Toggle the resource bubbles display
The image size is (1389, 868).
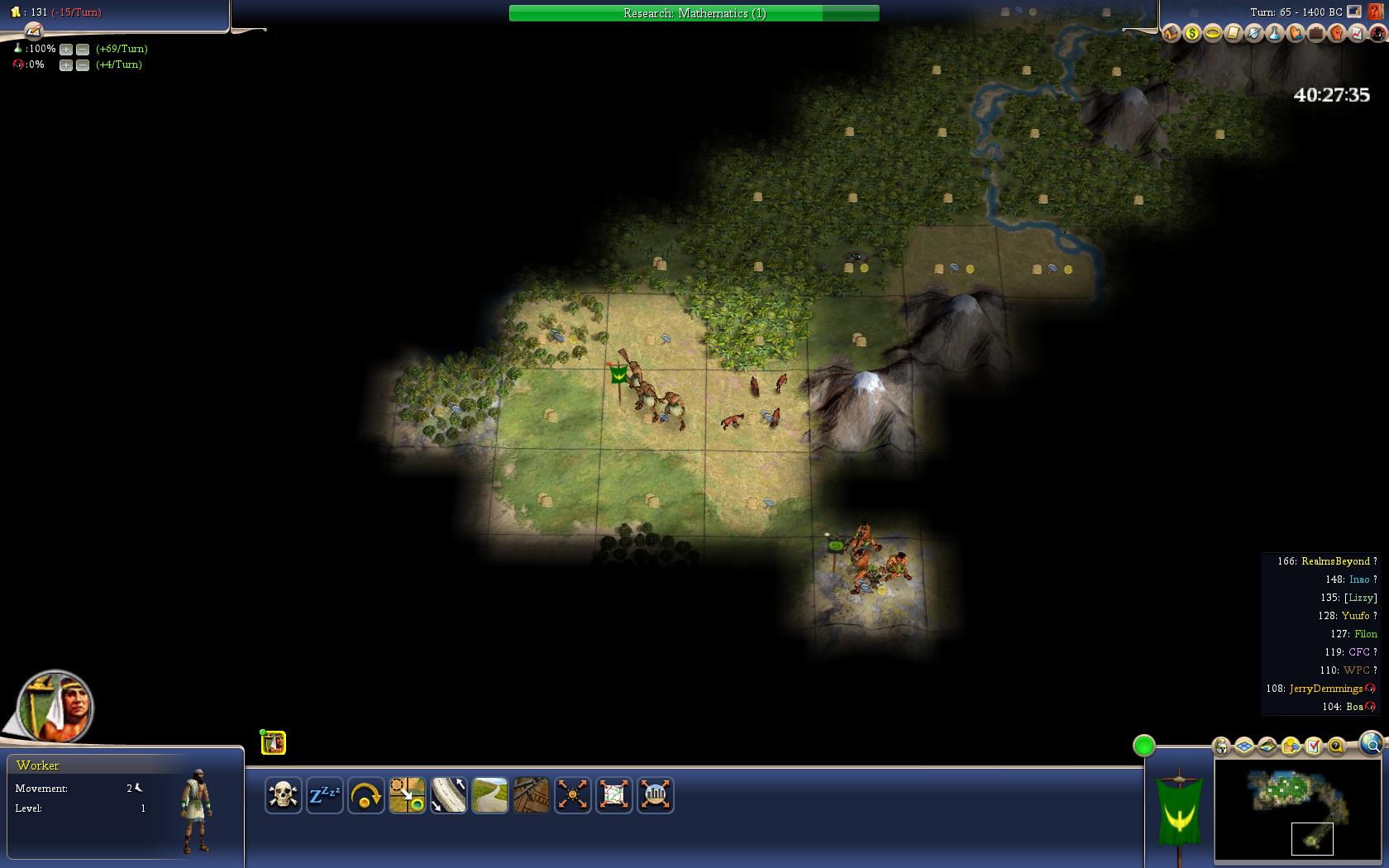1291,746
